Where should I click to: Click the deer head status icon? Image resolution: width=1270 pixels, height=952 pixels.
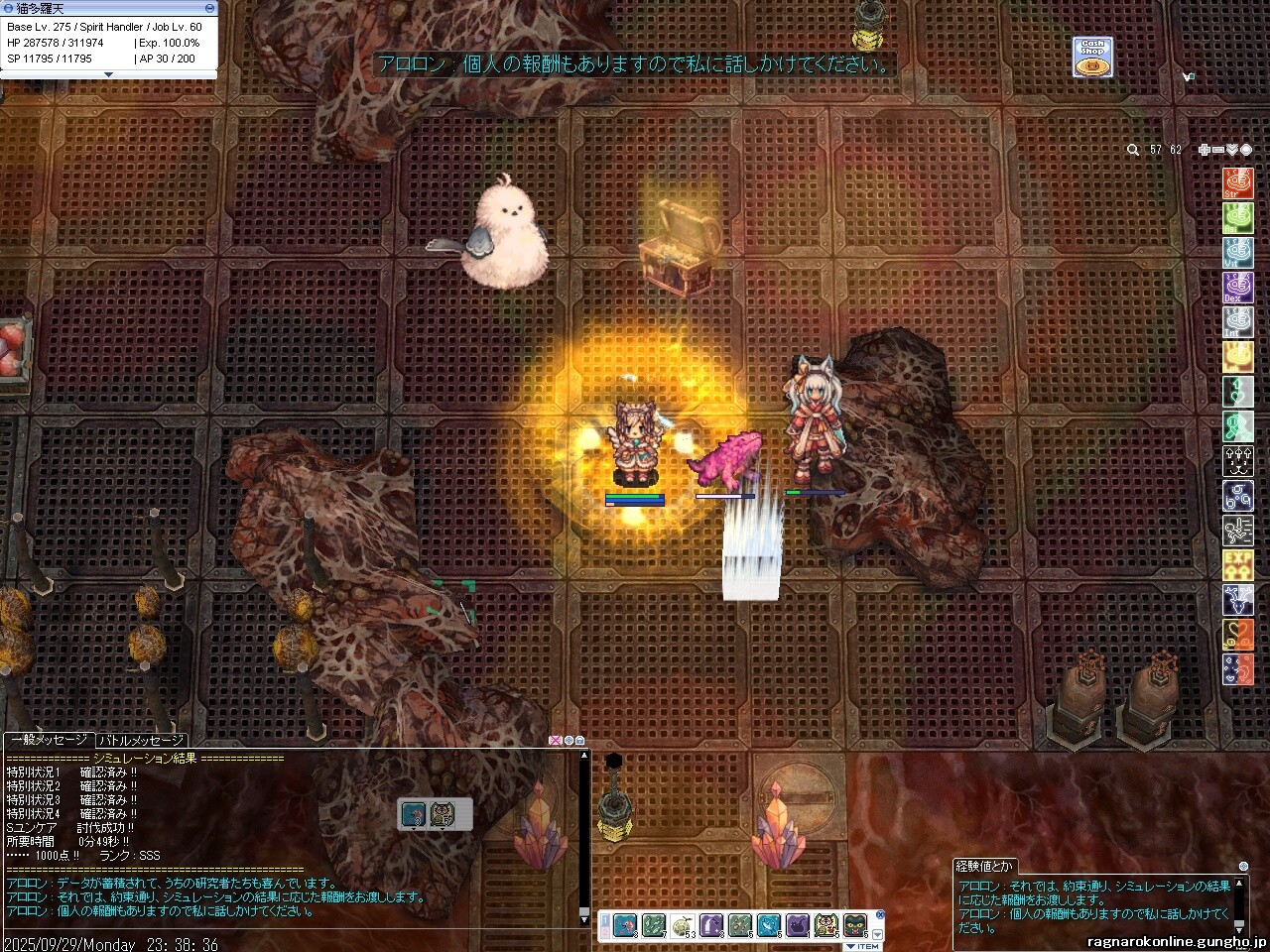click(1237, 600)
